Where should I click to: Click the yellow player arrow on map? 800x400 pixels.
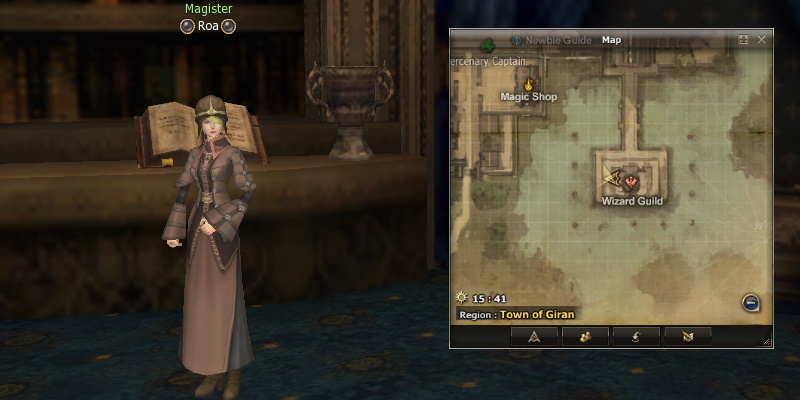(x=612, y=178)
